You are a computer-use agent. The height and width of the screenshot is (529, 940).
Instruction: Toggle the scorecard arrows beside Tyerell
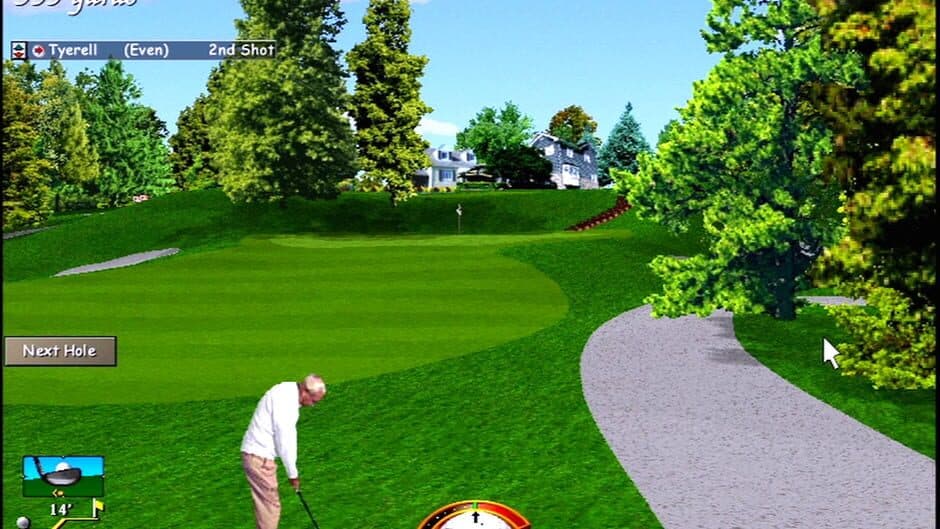pos(19,50)
